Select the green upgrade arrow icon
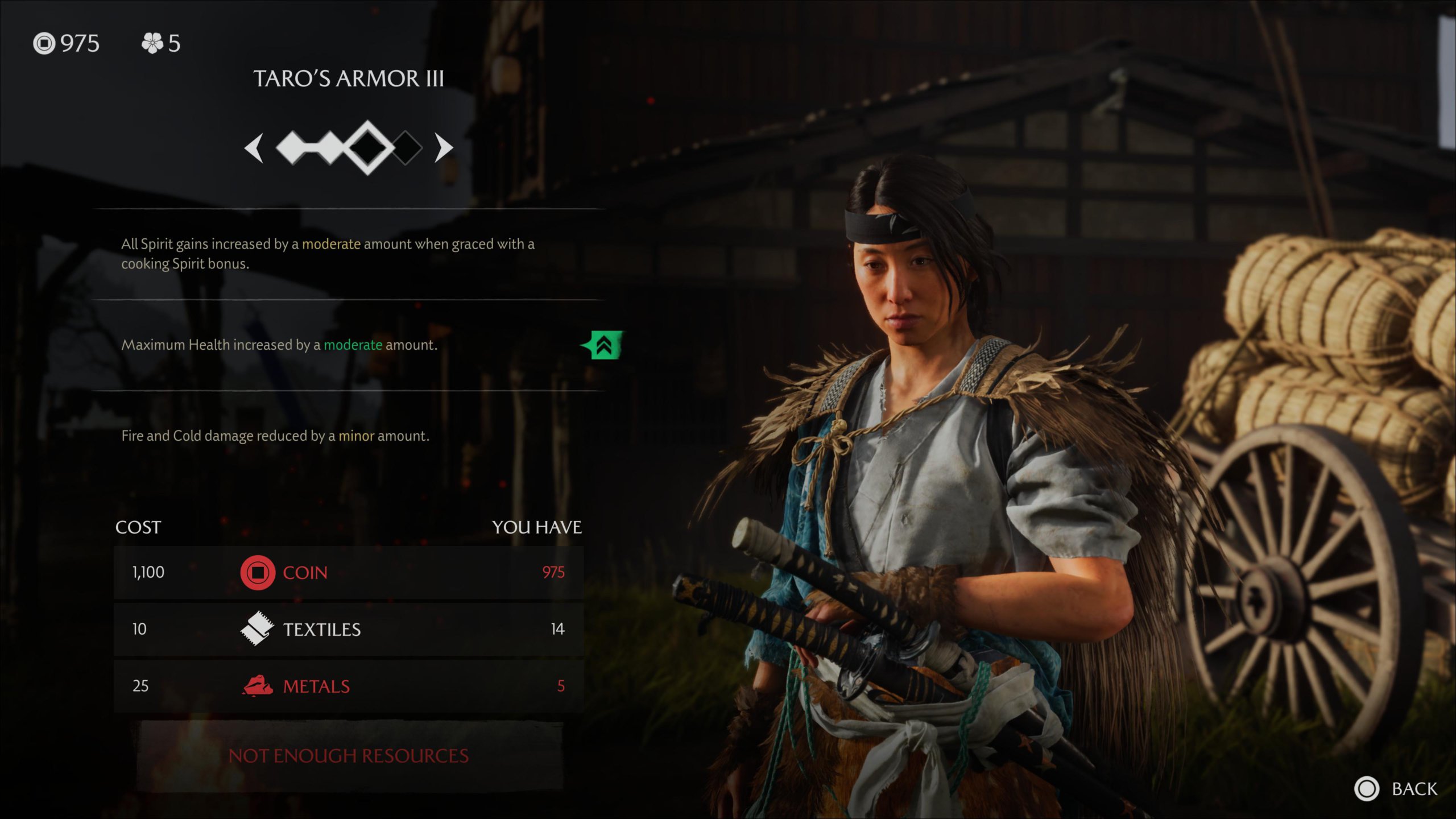Screen dimensions: 1456x819 click(603, 345)
